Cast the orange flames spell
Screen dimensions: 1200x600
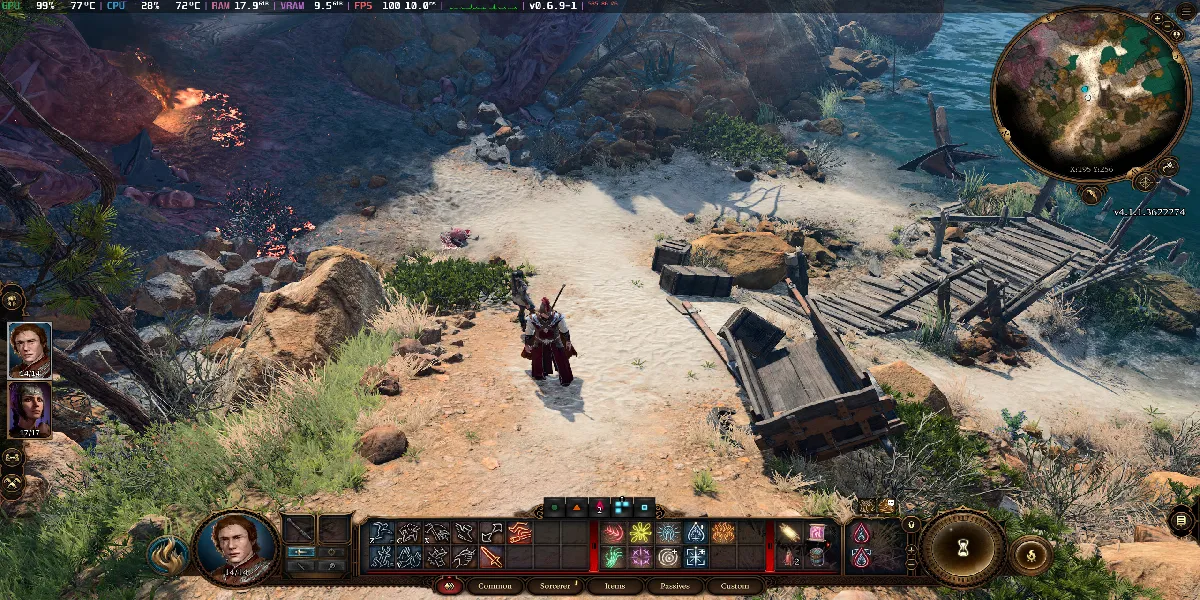[722, 532]
